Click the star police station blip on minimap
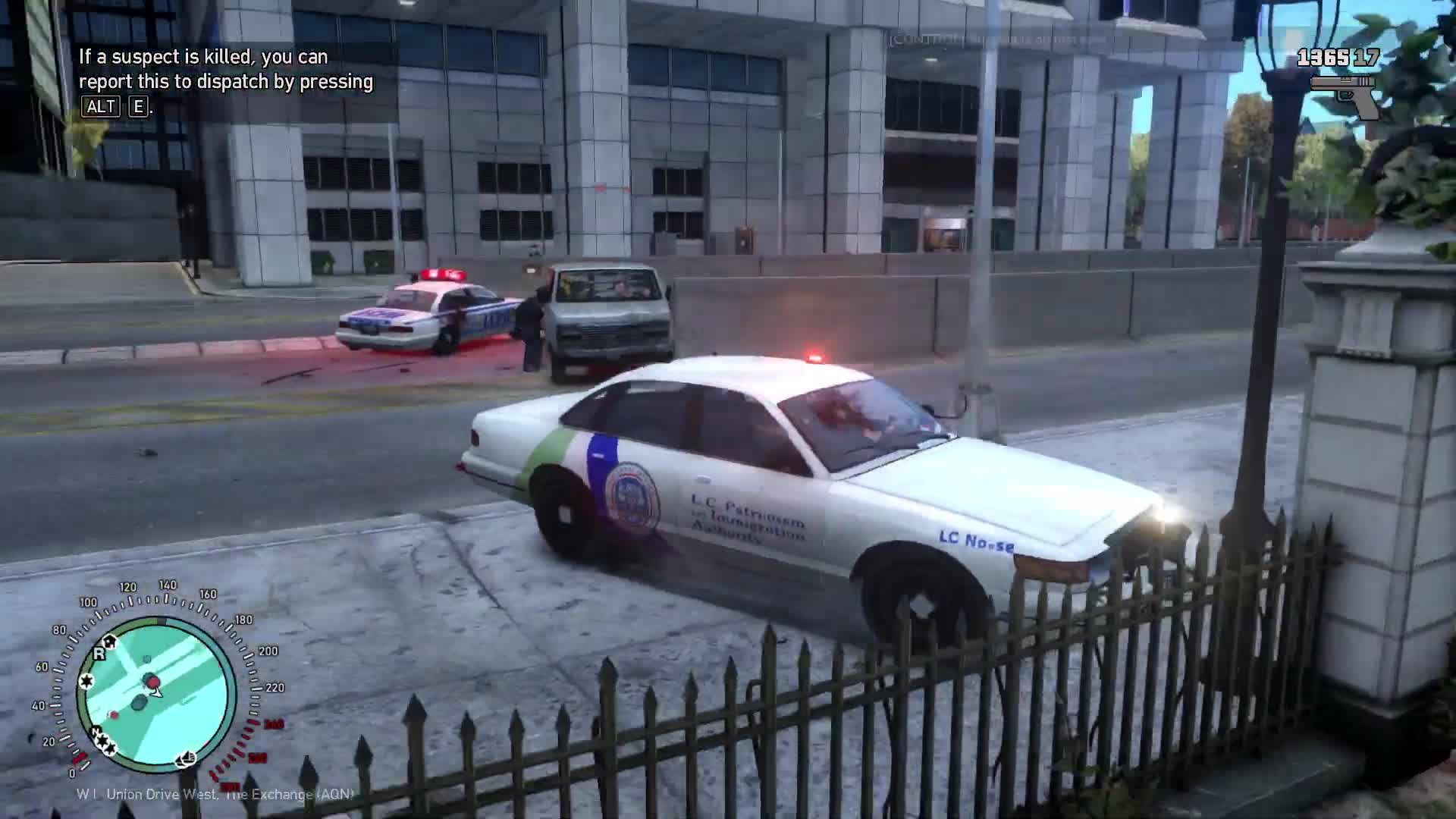This screenshot has width=1456, height=819. tap(87, 681)
